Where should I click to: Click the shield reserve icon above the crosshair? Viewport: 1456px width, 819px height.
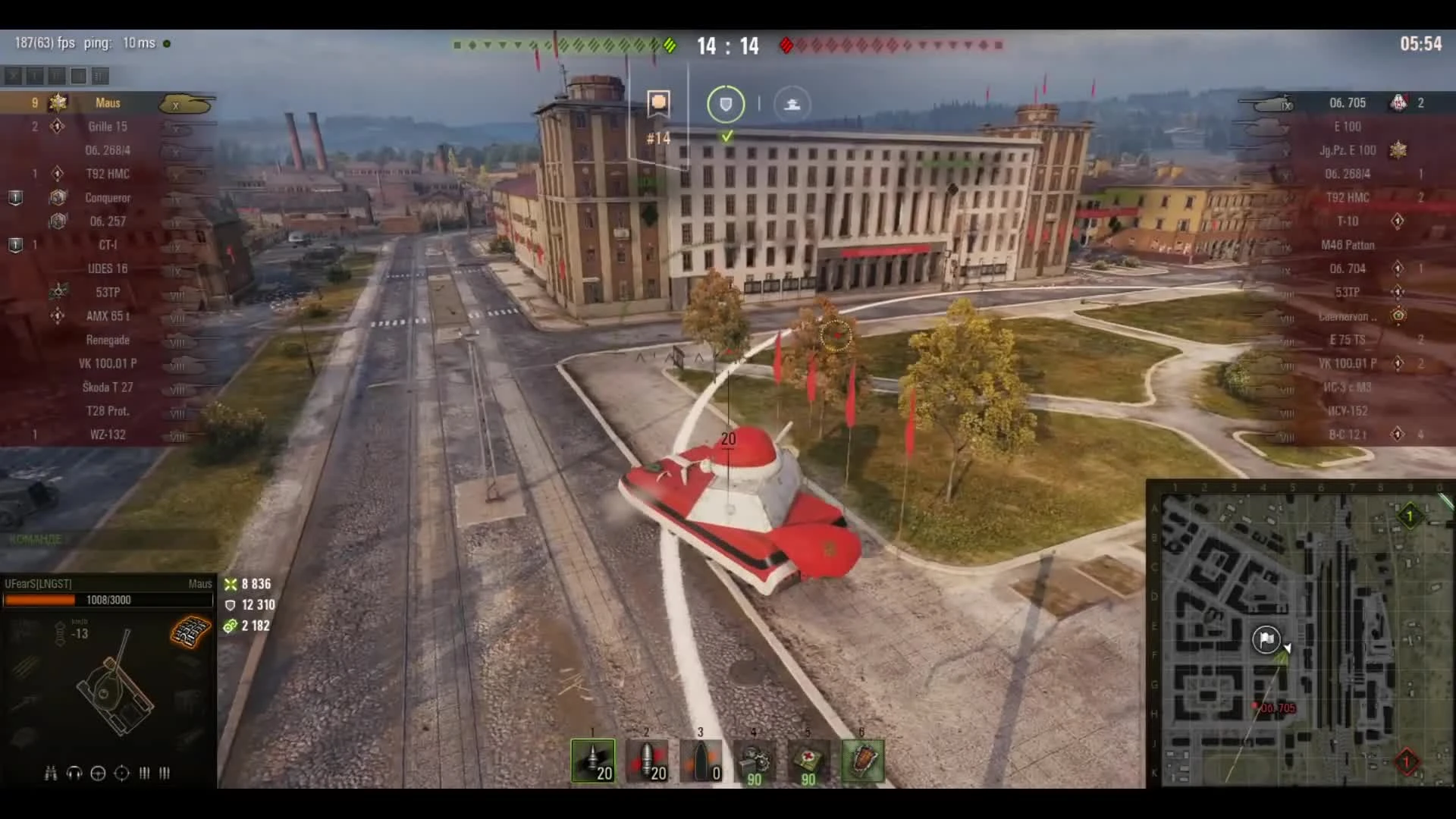pos(725,104)
